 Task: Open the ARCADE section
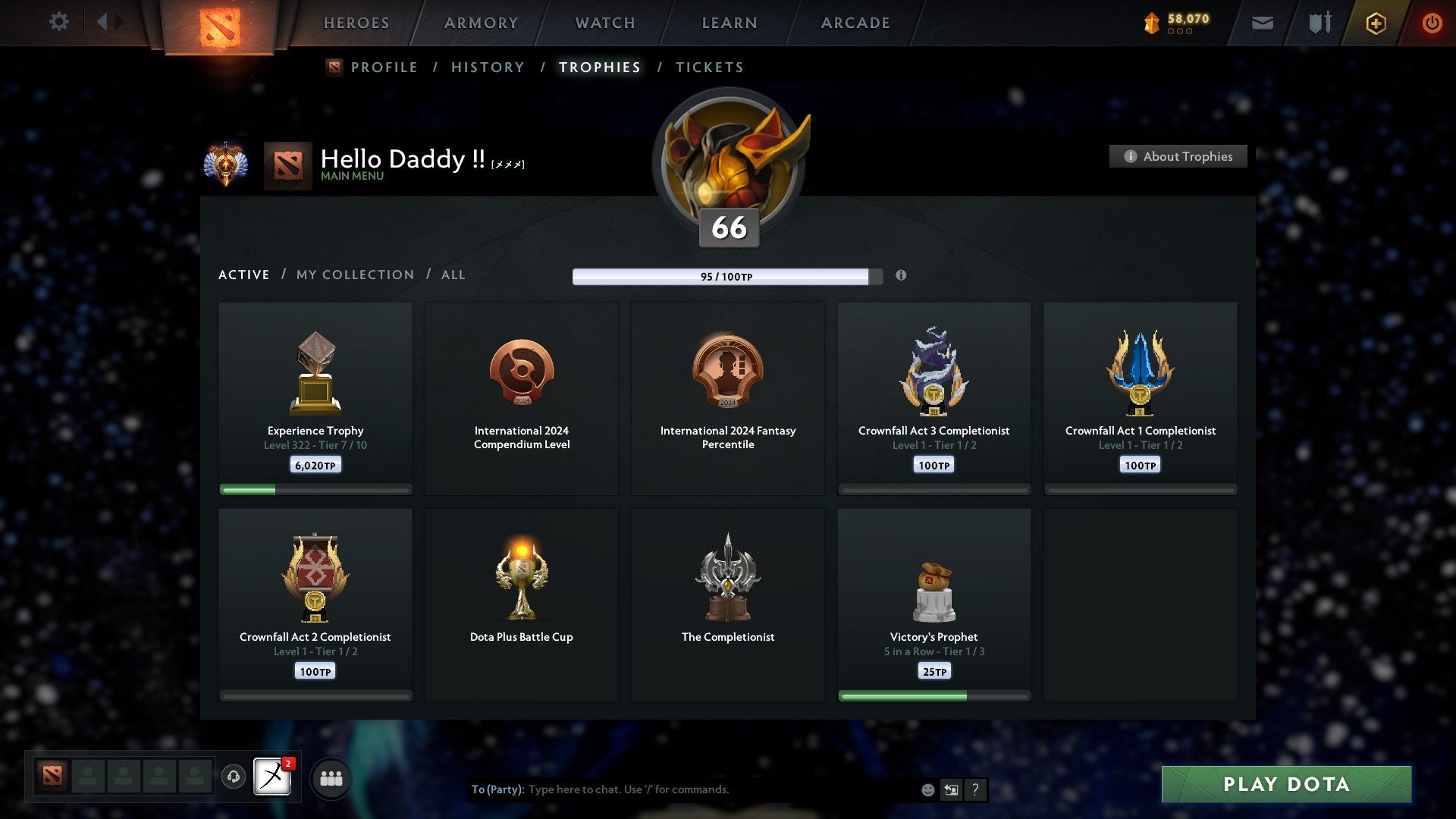[855, 23]
